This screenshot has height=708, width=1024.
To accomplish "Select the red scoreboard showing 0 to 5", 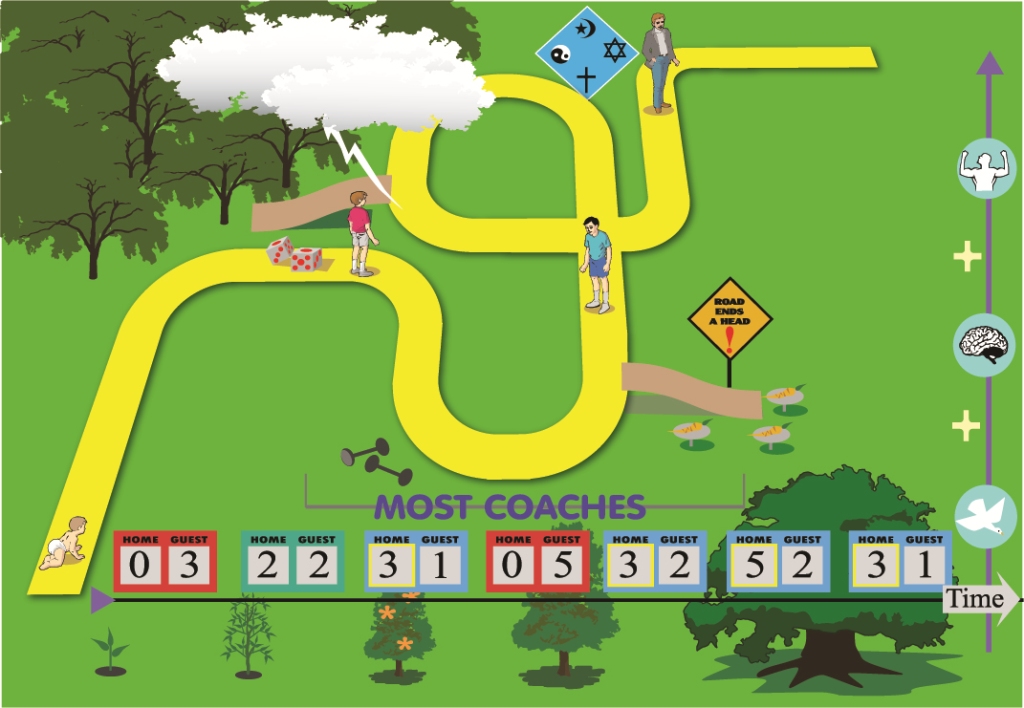I will pos(537,561).
